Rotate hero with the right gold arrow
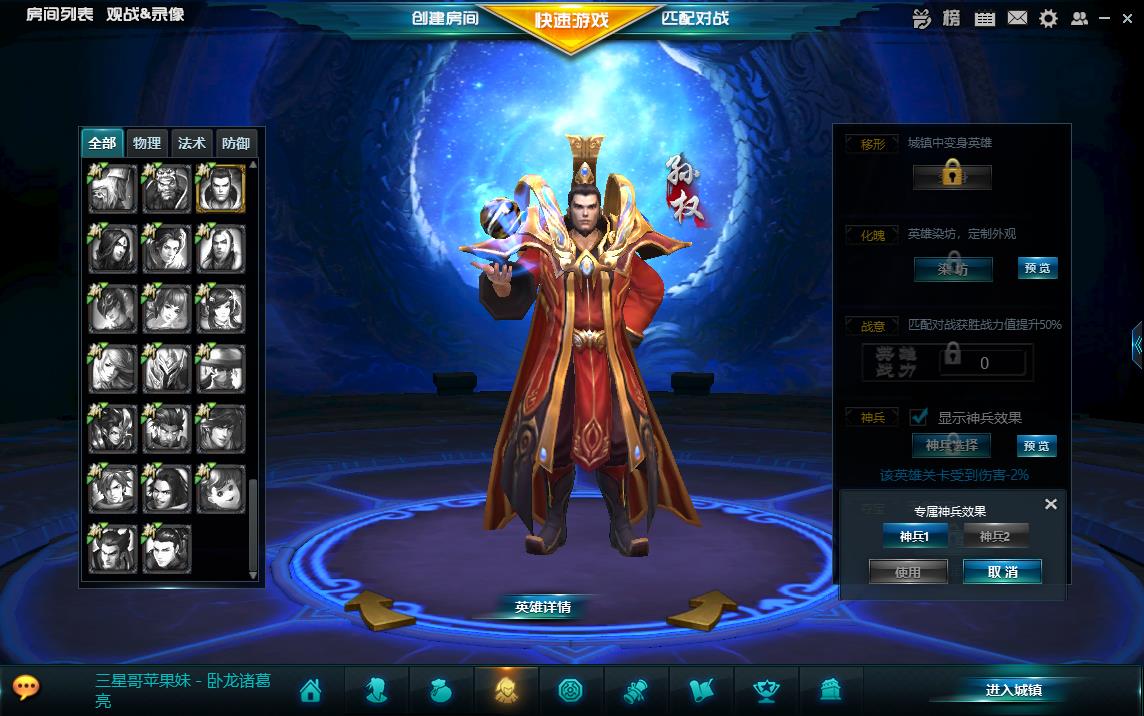The image size is (1144, 716). [x=702, y=609]
